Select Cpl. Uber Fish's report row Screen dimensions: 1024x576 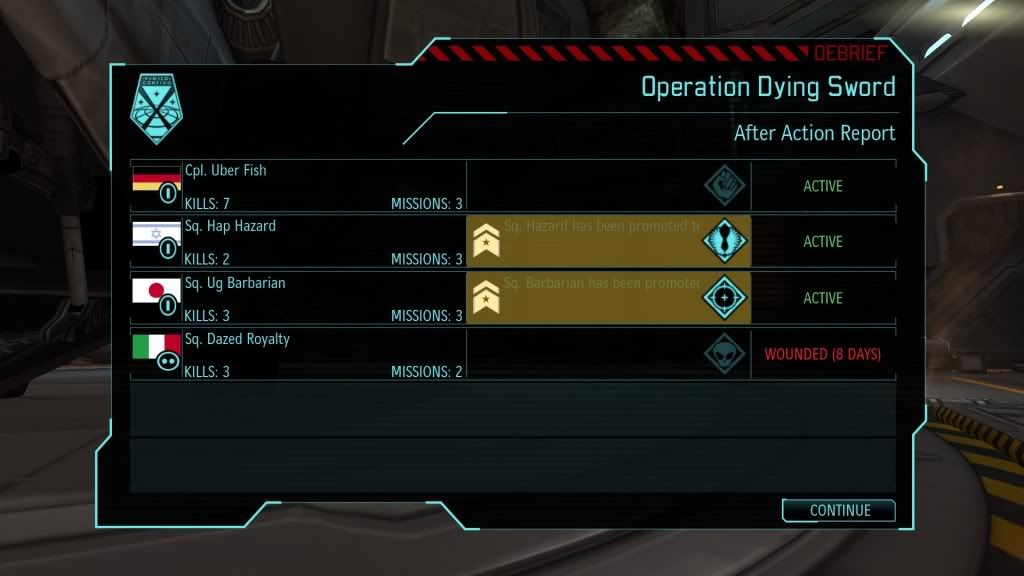click(298, 186)
